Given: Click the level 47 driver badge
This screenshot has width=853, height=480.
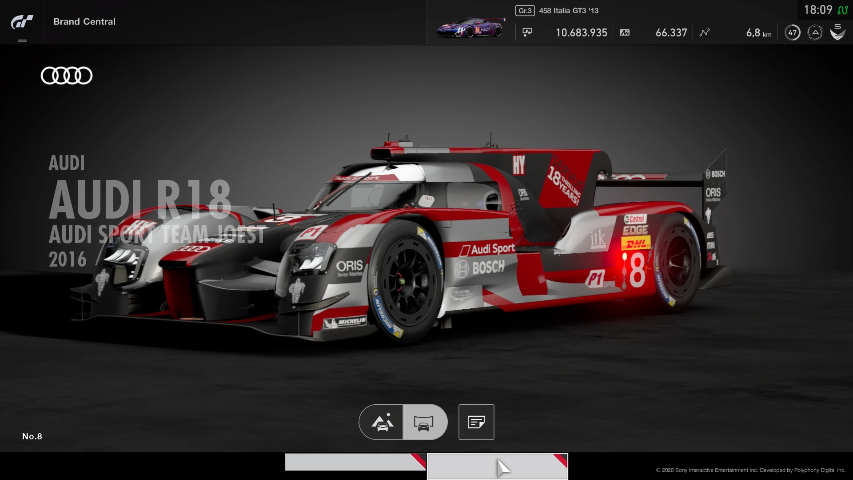Looking at the screenshot, I should [793, 32].
